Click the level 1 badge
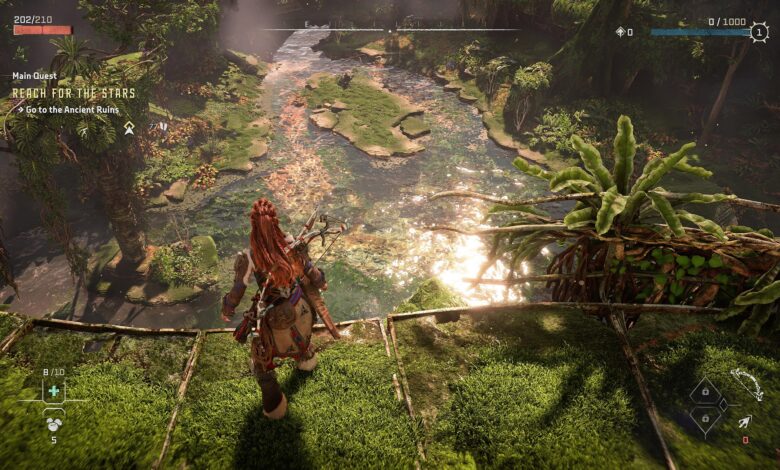The image size is (780, 470). (759, 32)
